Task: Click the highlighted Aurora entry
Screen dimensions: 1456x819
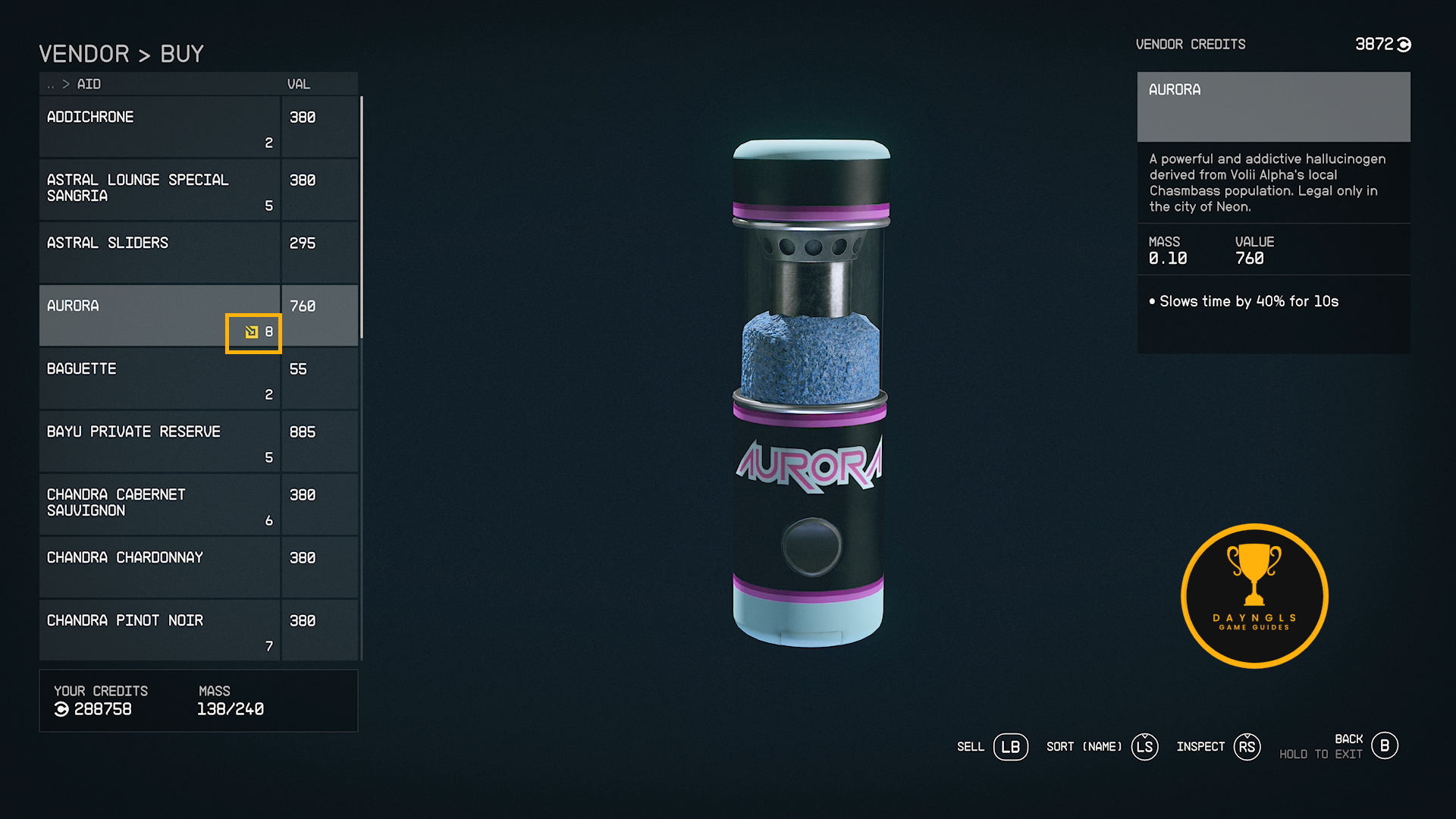Action: (x=159, y=315)
